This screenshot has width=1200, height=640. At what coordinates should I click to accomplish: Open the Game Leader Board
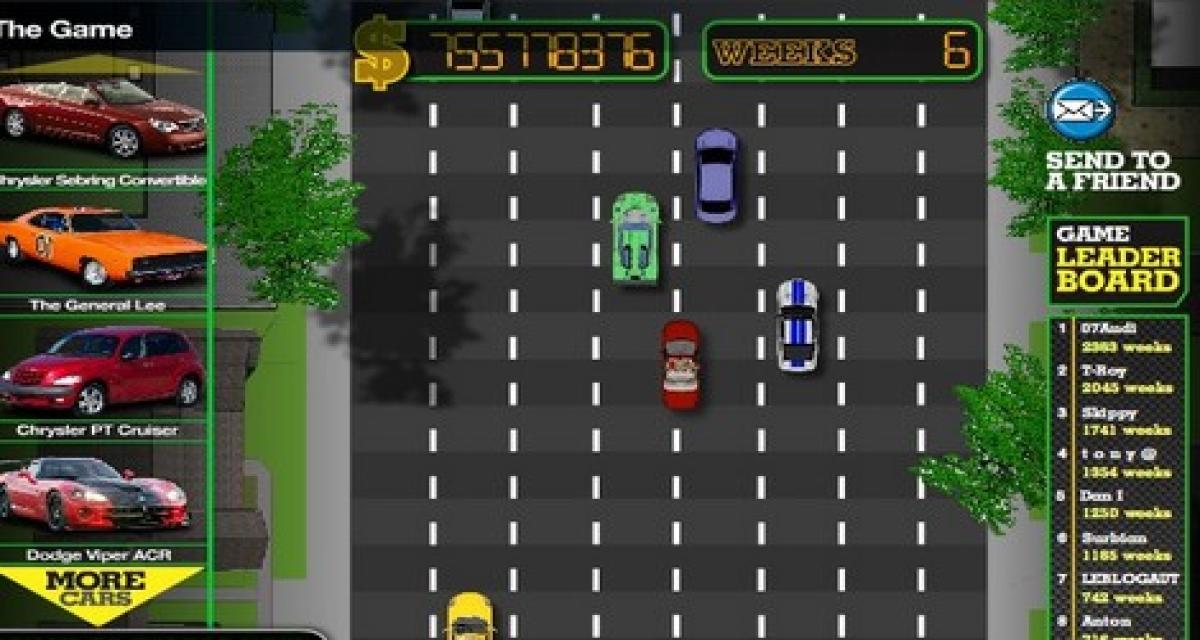(1118, 260)
